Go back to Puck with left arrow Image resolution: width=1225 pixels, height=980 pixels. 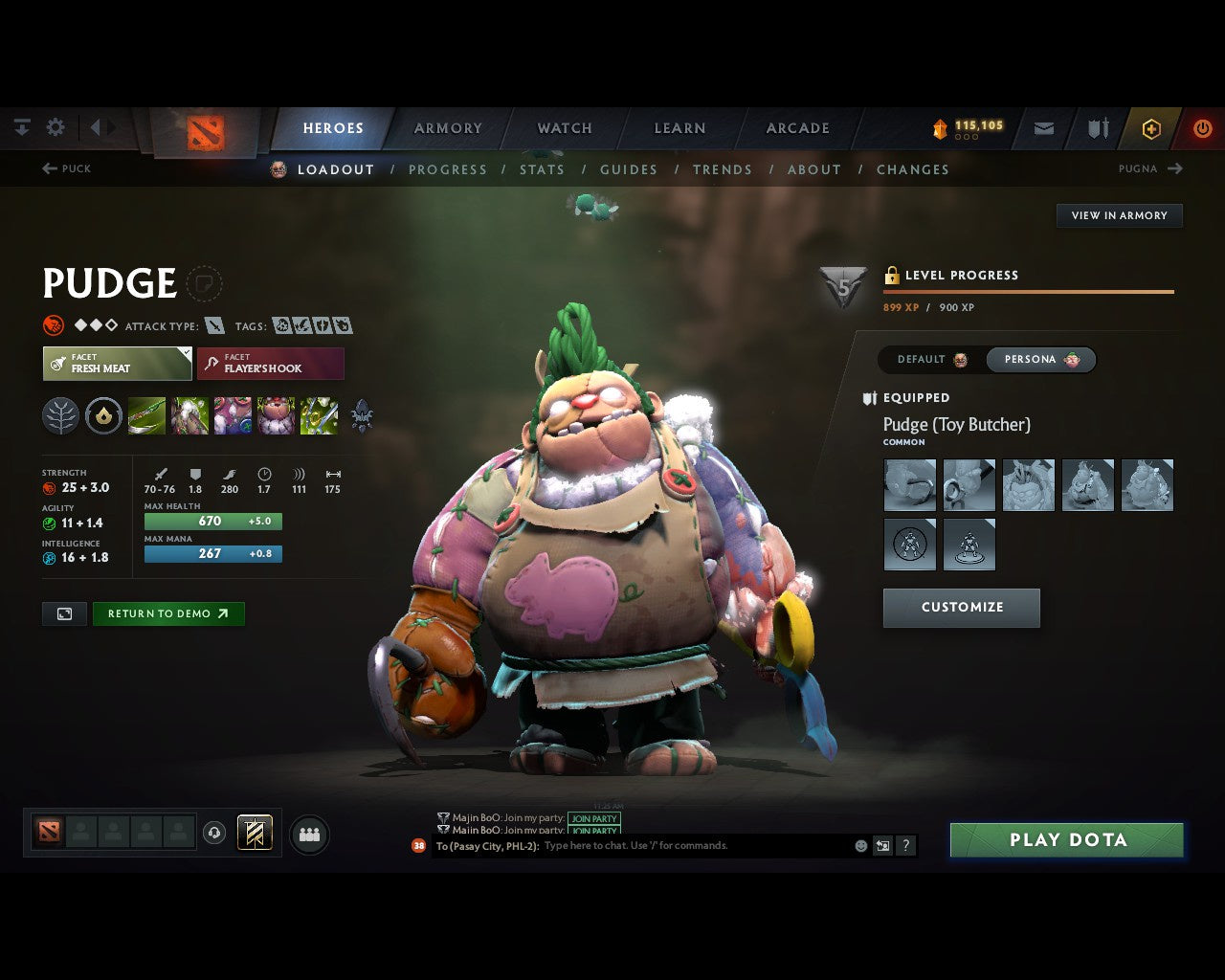coord(65,168)
